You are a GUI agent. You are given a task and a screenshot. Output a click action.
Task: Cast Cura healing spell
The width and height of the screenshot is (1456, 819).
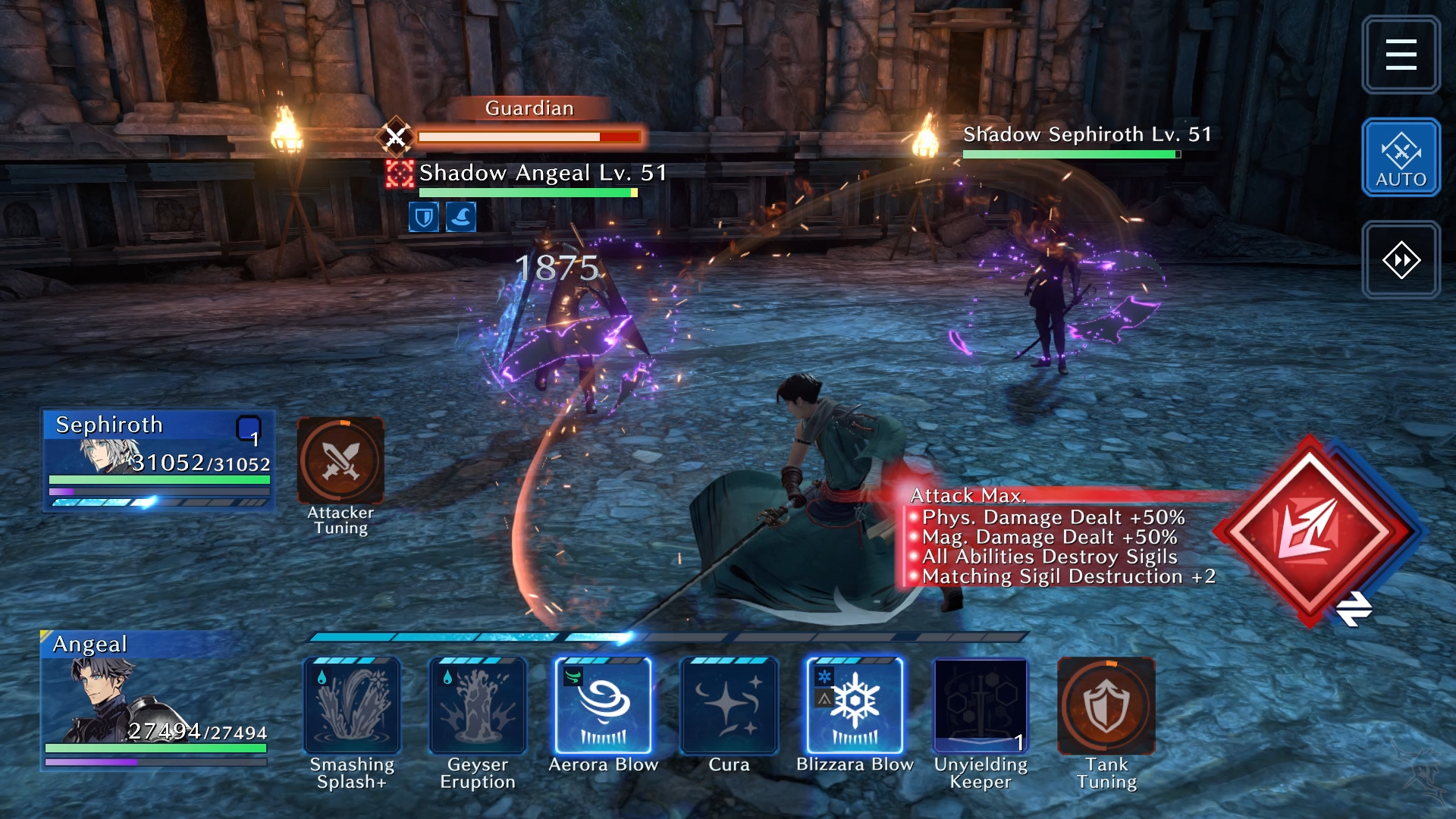[x=729, y=707]
